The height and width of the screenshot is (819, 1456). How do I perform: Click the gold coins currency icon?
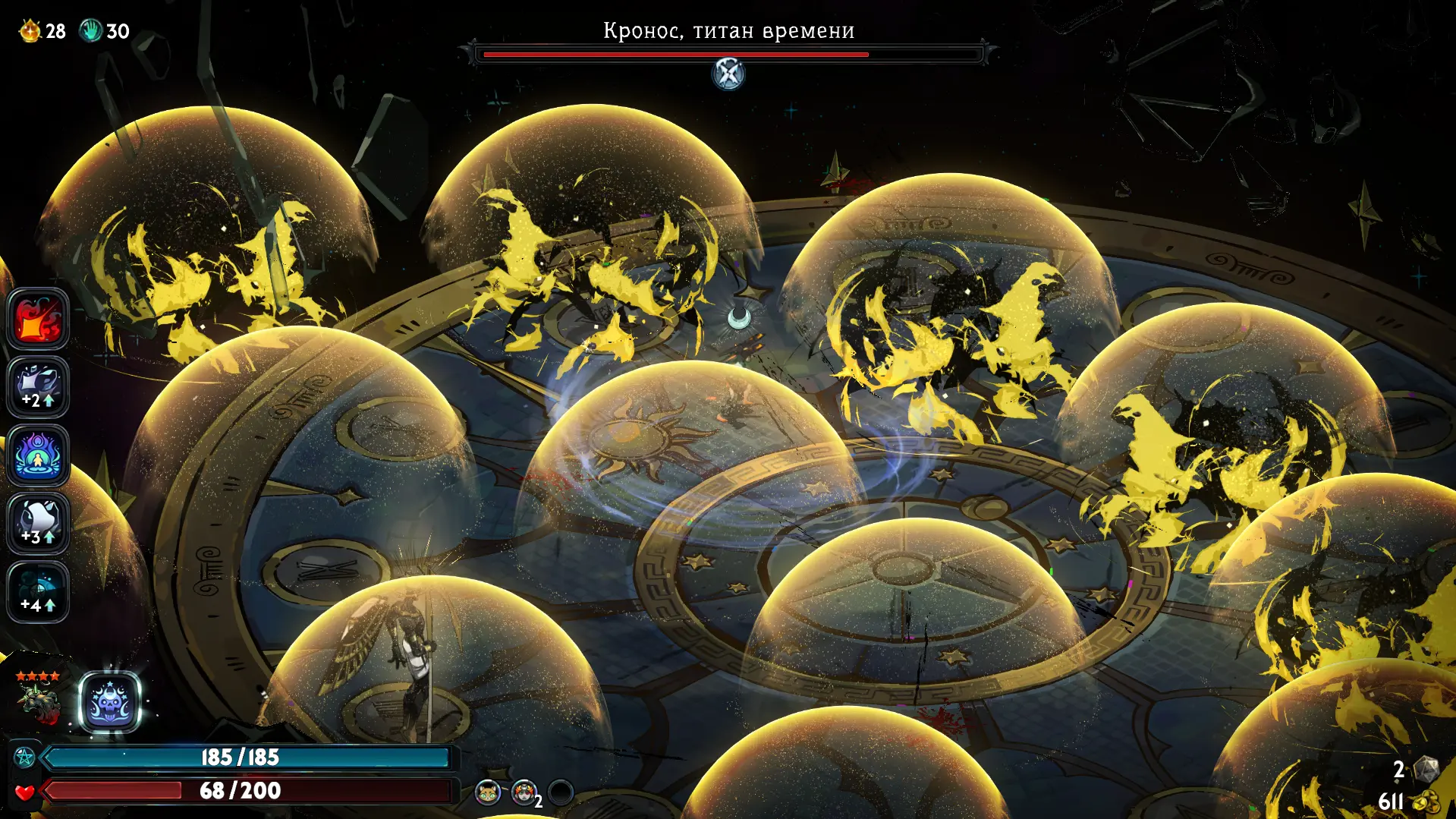click(1426, 802)
